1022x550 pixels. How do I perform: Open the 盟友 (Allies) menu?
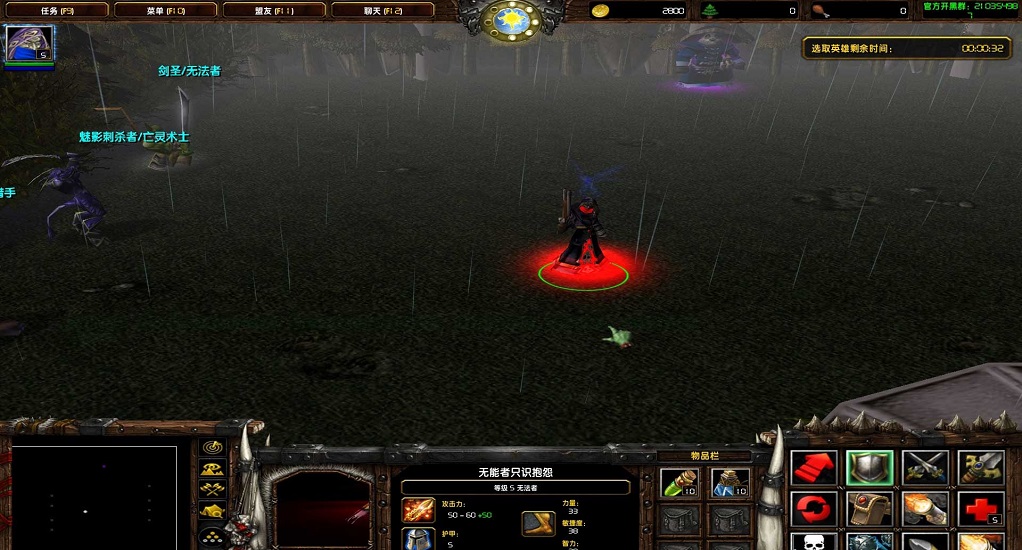[x=273, y=10]
